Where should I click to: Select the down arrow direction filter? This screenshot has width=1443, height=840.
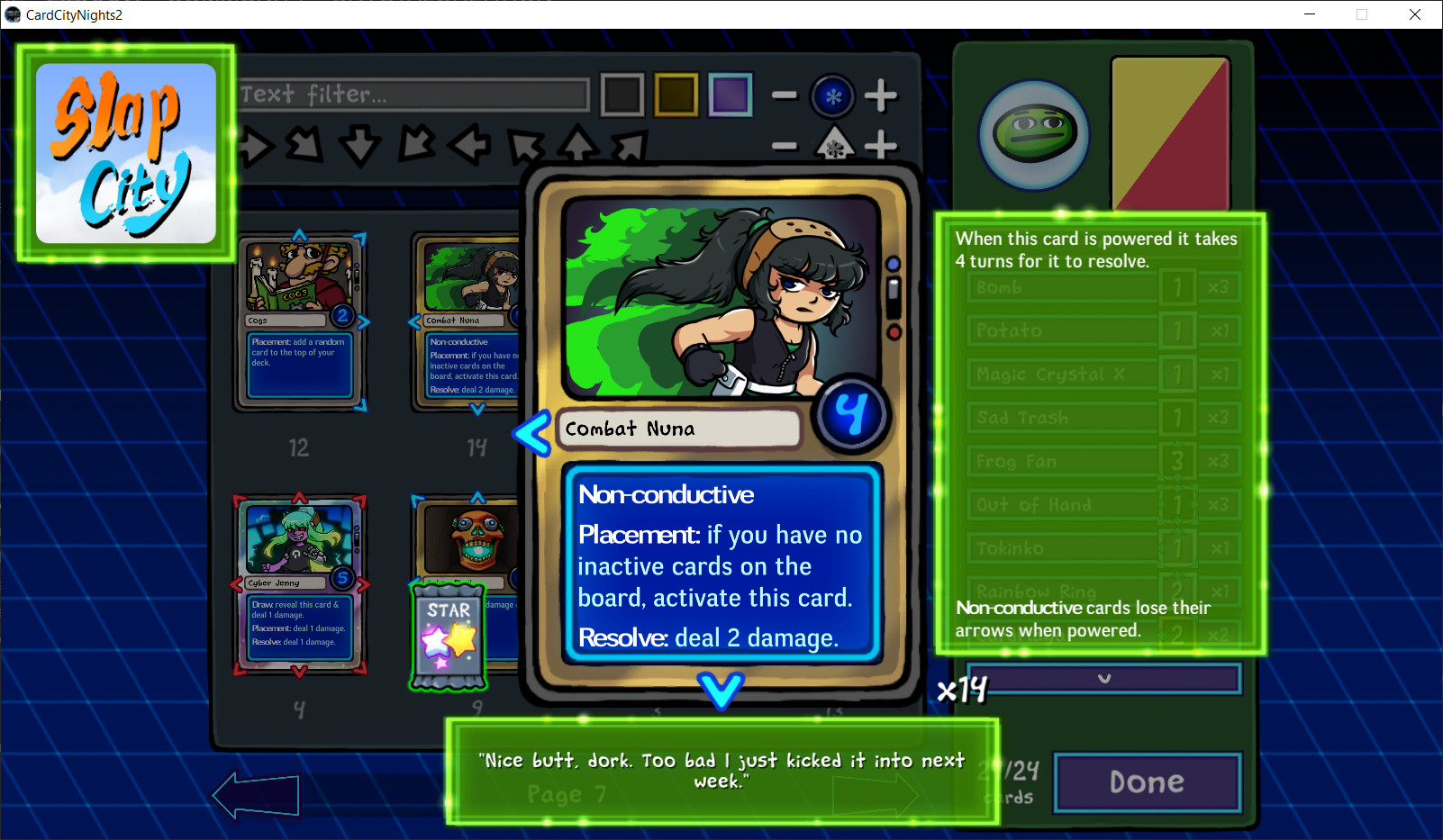tap(361, 146)
